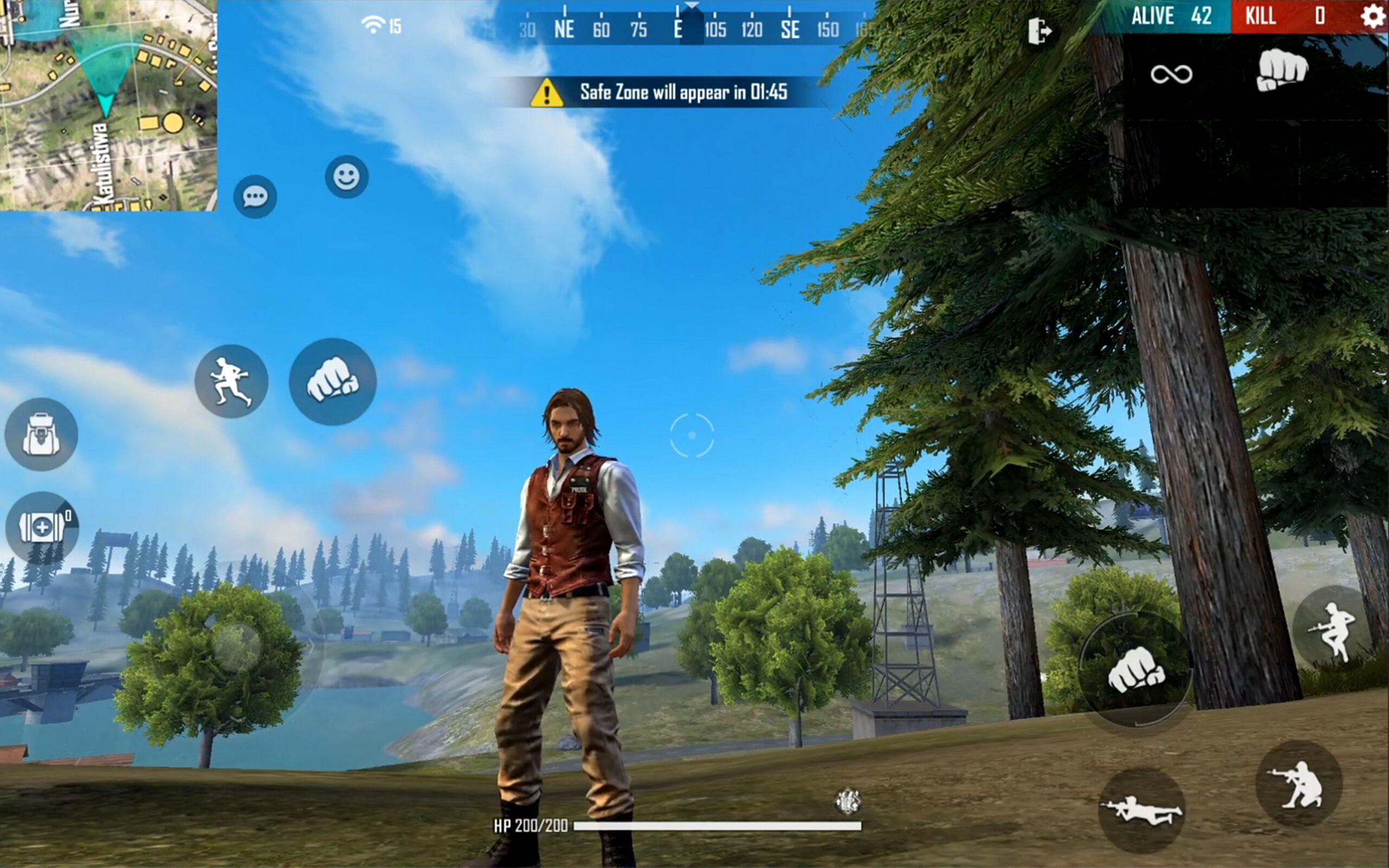
Task: Open the emote smiley menu
Action: point(346,176)
